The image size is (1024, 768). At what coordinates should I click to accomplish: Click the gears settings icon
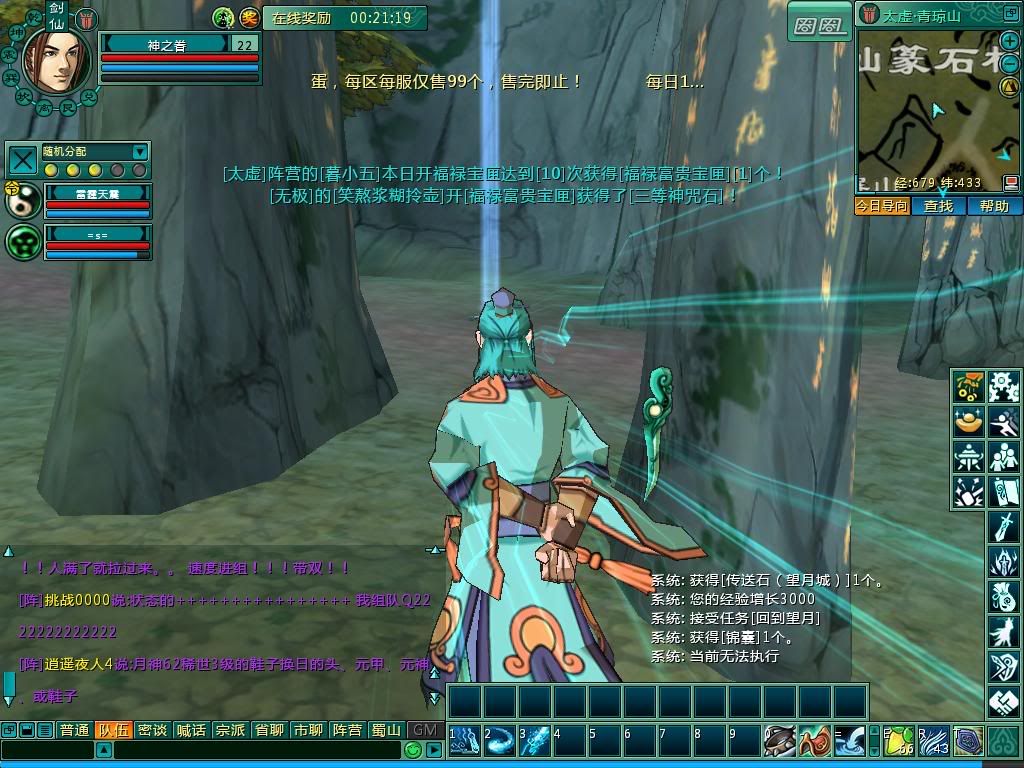point(1003,386)
